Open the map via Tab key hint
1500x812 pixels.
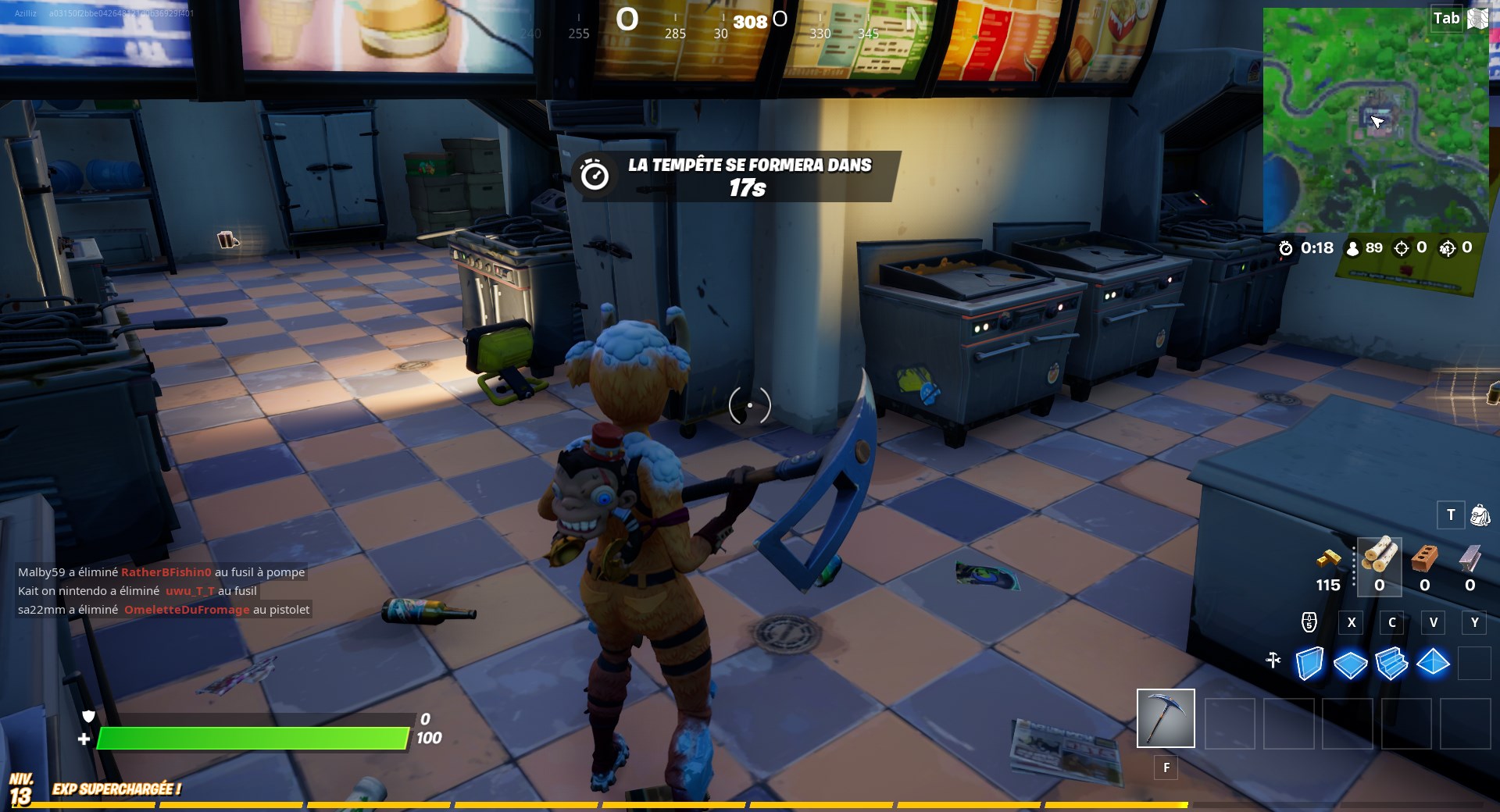[1447, 17]
